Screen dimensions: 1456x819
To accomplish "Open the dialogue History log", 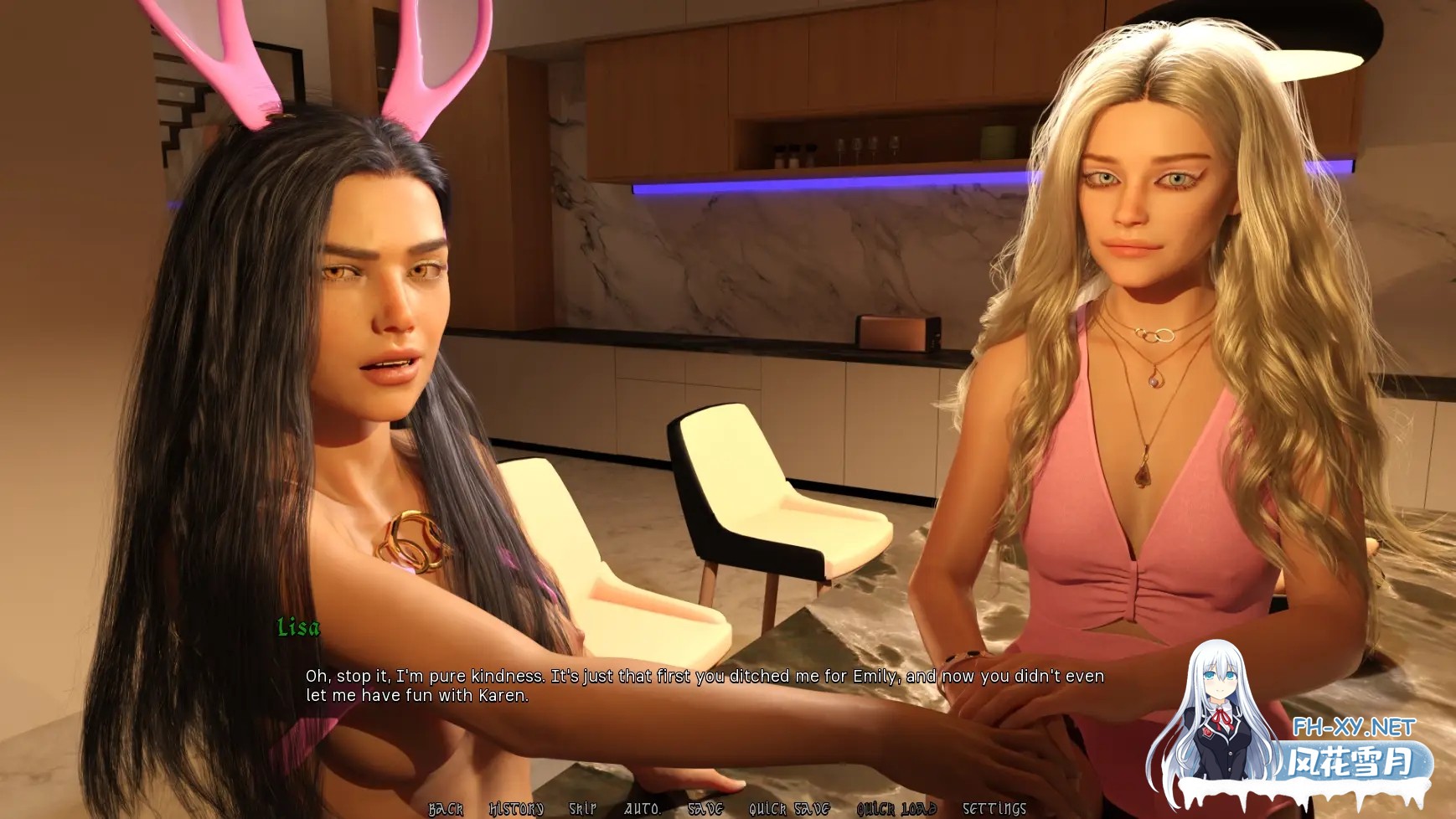I will pyautogui.click(x=515, y=809).
